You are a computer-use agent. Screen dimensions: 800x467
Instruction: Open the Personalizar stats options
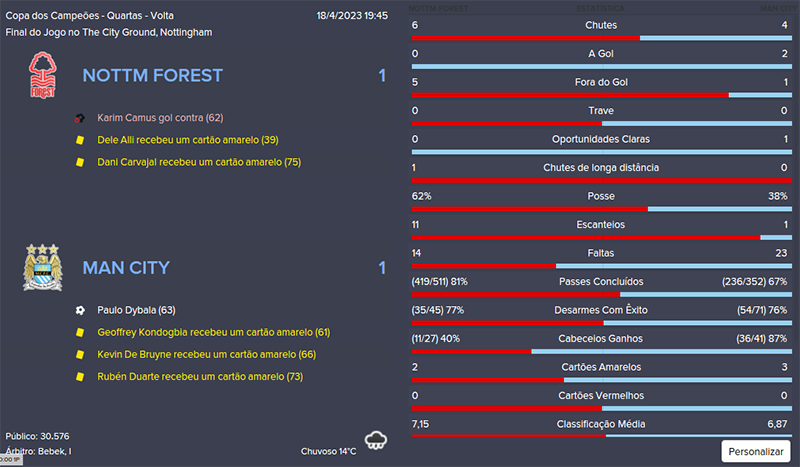pos(755,451)
